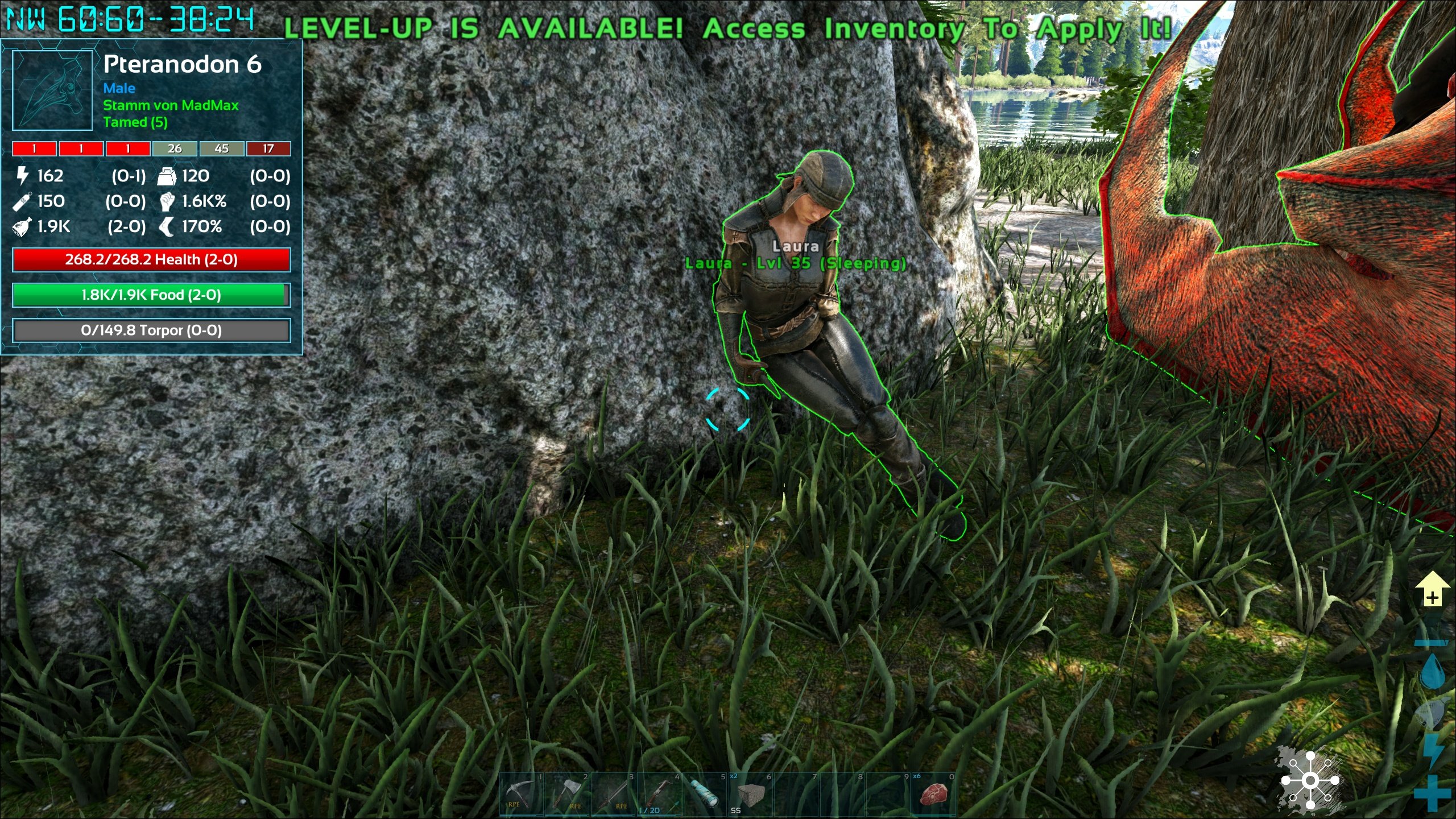The image size is (1456, 819).
Task: Select the Metal Hatchet in hotbar slot 2
Action: click(568, 795)
